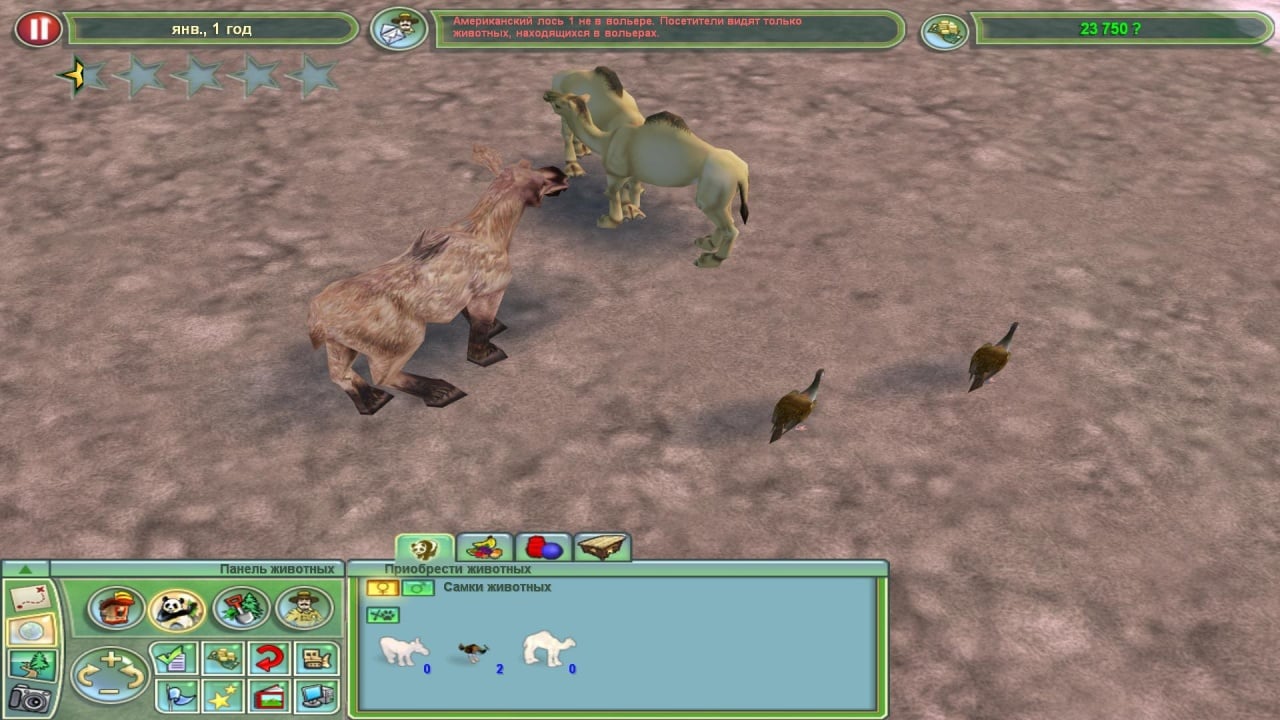Open the zookeeper message icon
The width and height of the screenshot is (1280, 720).
(399, 29)
